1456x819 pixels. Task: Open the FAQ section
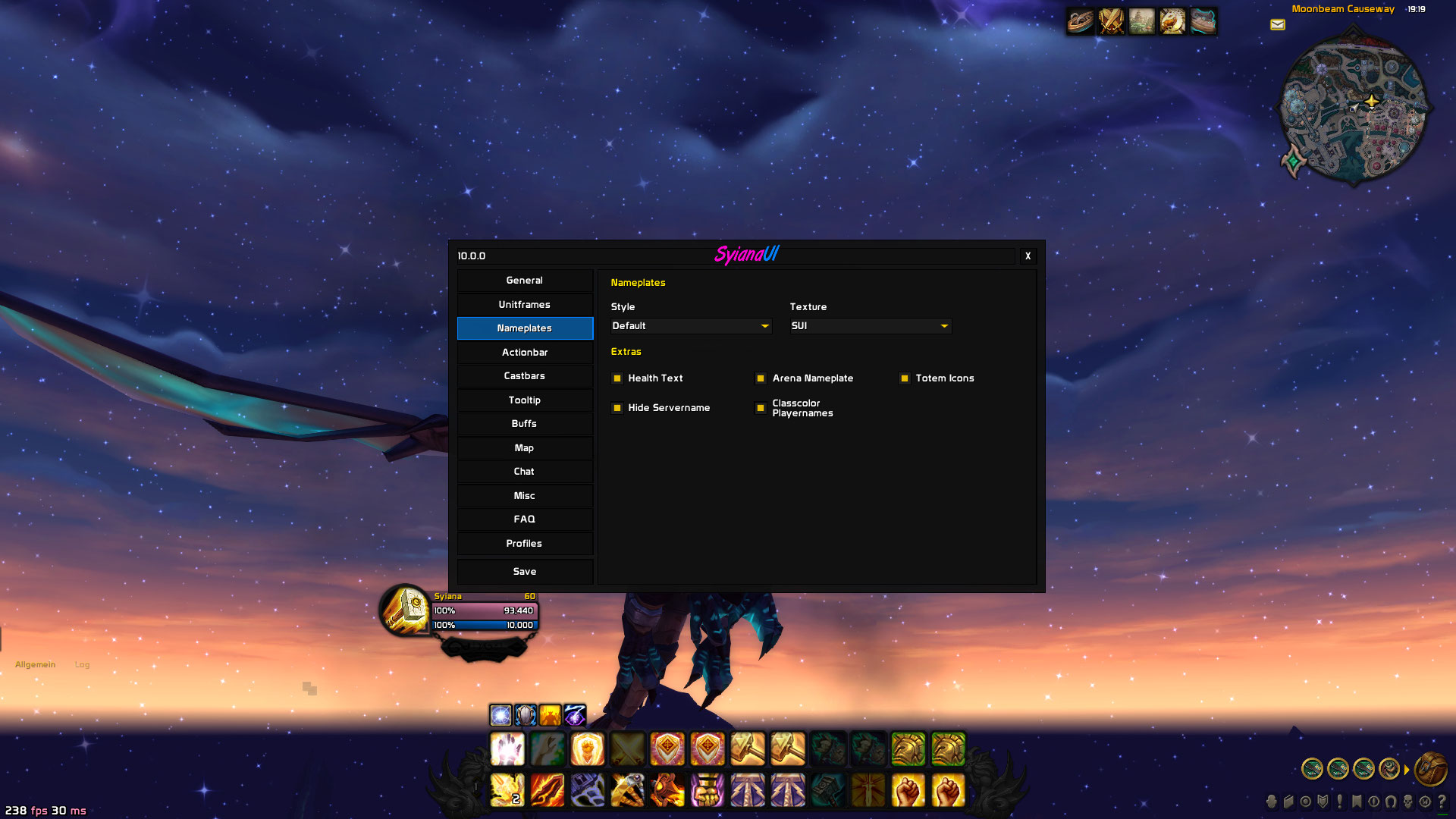[x=525, y=519]
